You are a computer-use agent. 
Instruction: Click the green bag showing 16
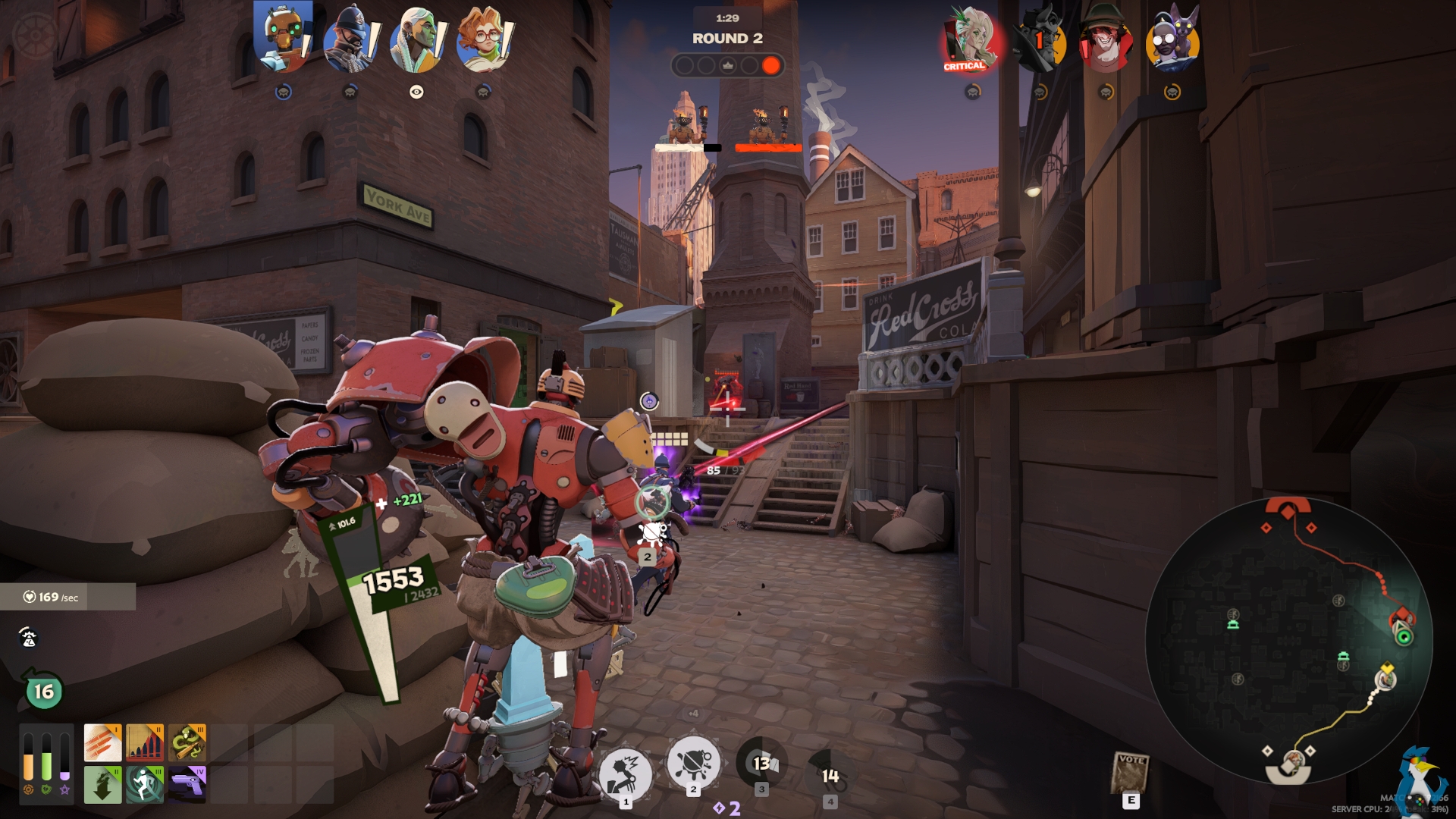[42, 691]
